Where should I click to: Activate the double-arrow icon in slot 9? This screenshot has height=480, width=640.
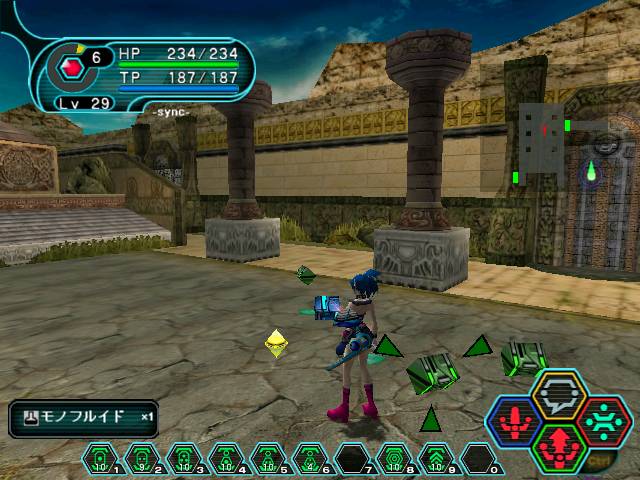point(437,459)
